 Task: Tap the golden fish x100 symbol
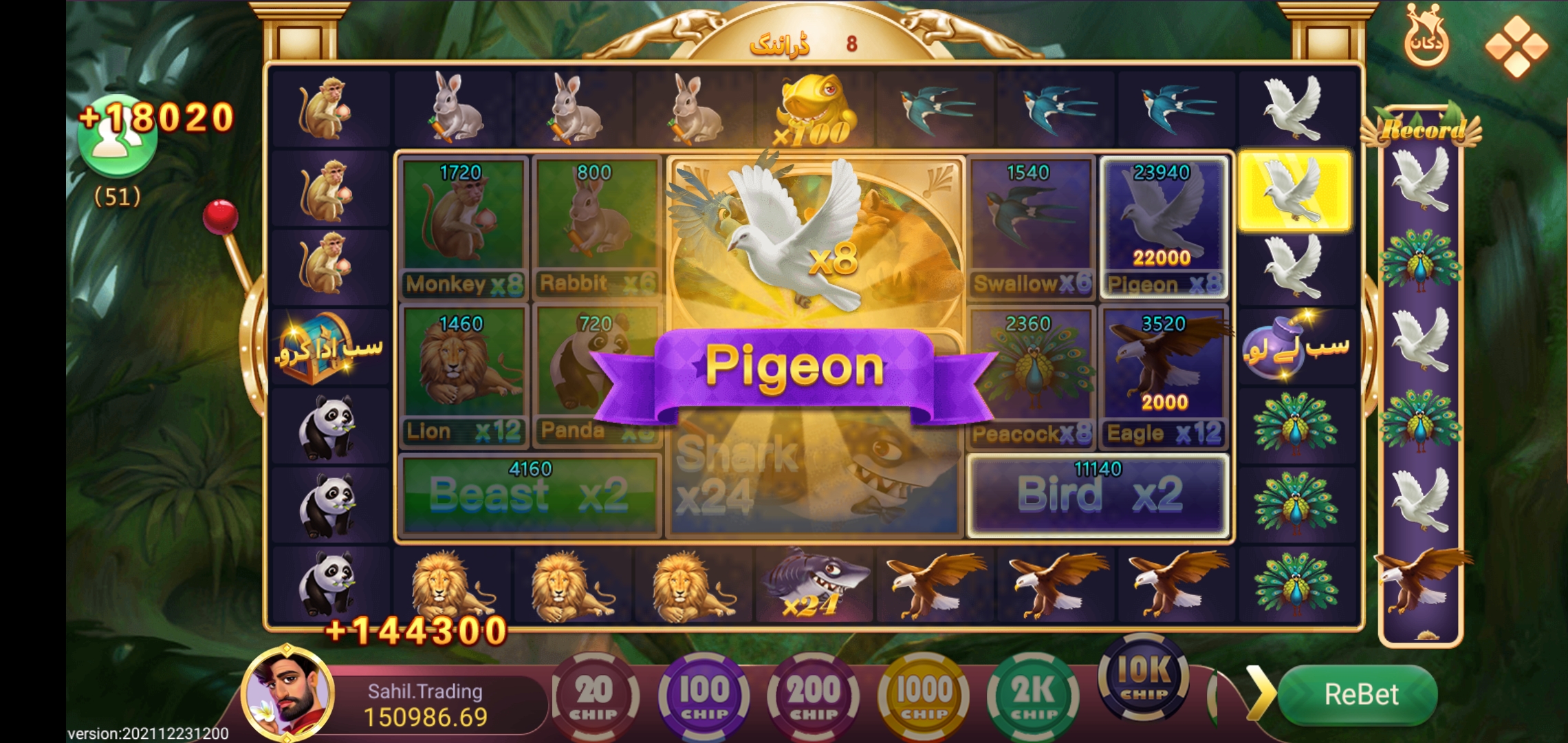pos(815,103)
